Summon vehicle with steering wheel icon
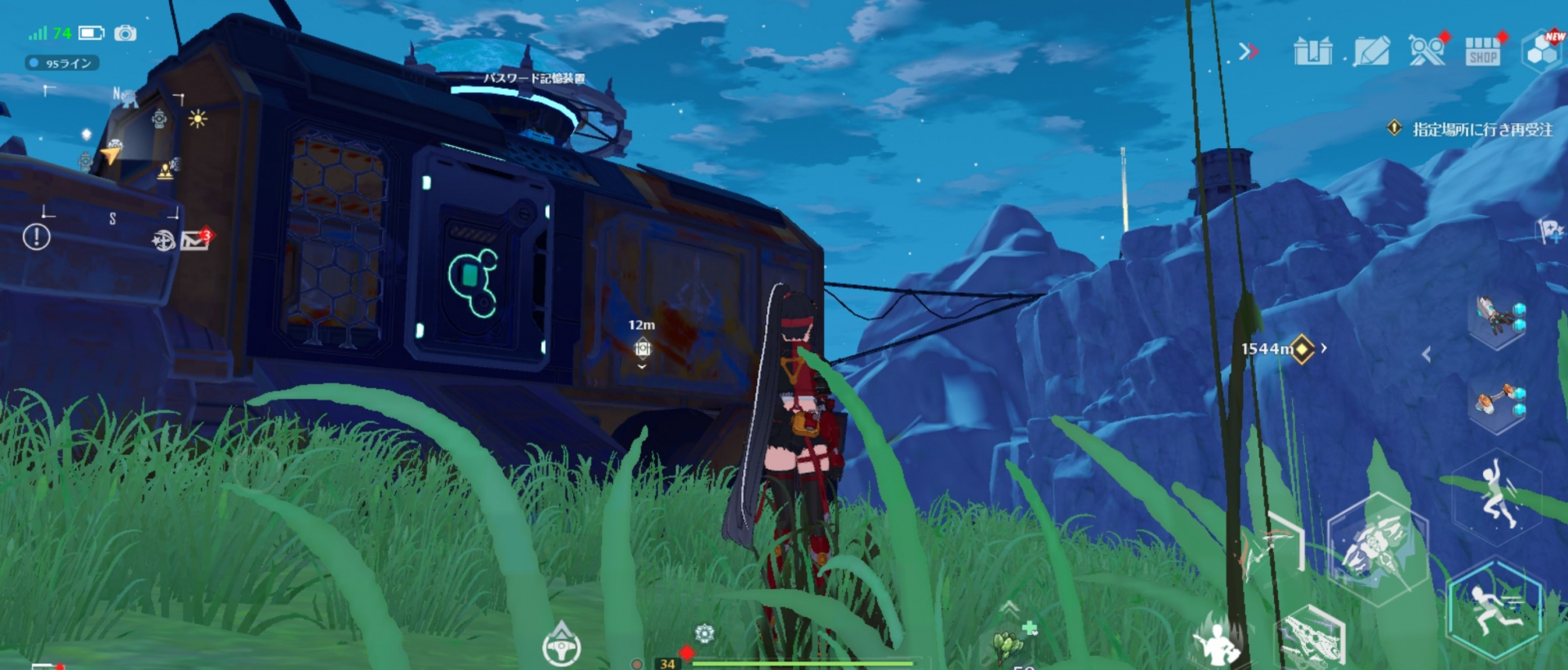Image resolution: width=1568 pixels, height=670 pixels. [561, 647]
